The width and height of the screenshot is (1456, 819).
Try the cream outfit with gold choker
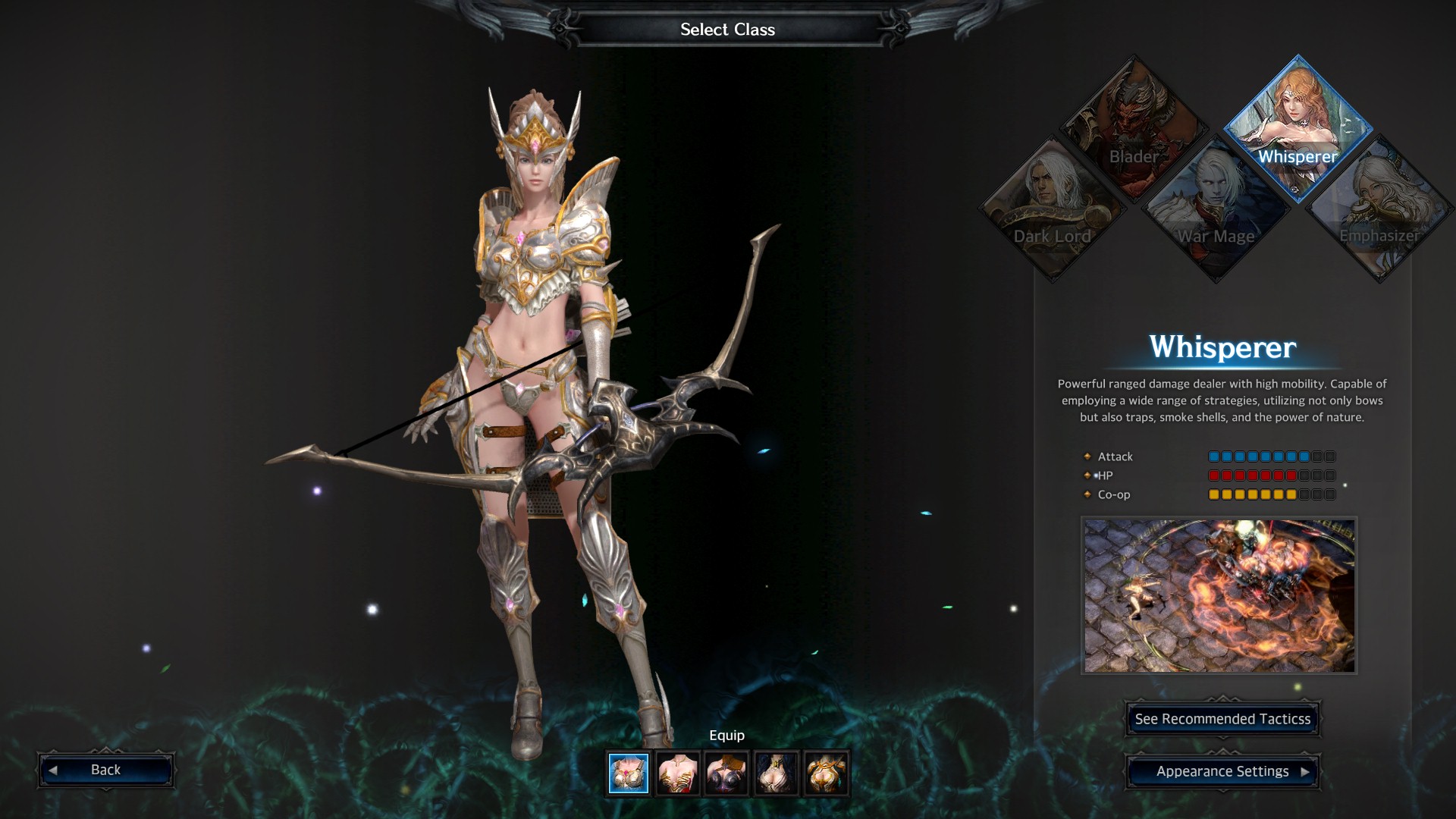[x=777, y=773]
